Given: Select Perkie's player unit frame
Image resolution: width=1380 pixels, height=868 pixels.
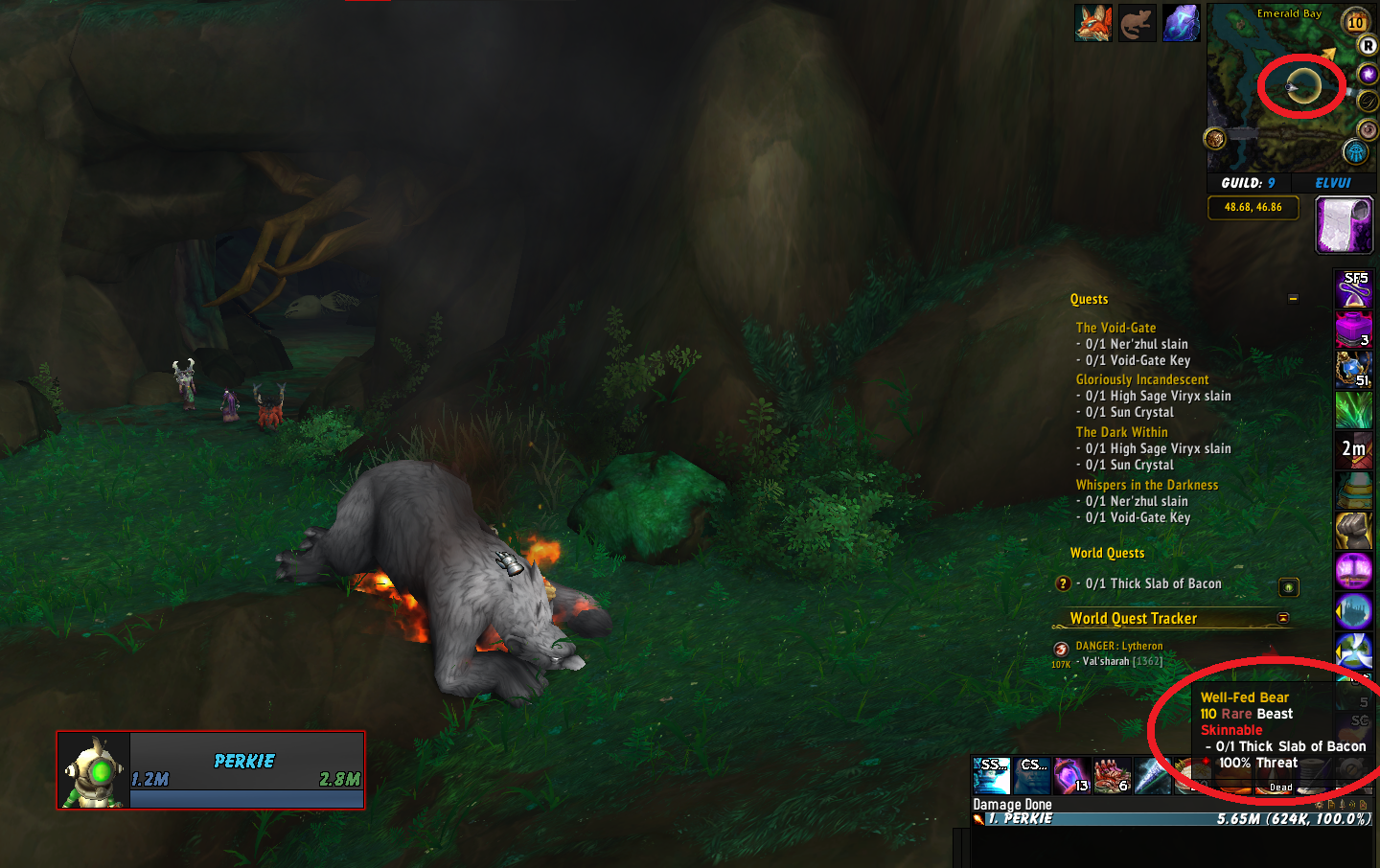Looking at the screenshot, I should coord(211,770).
